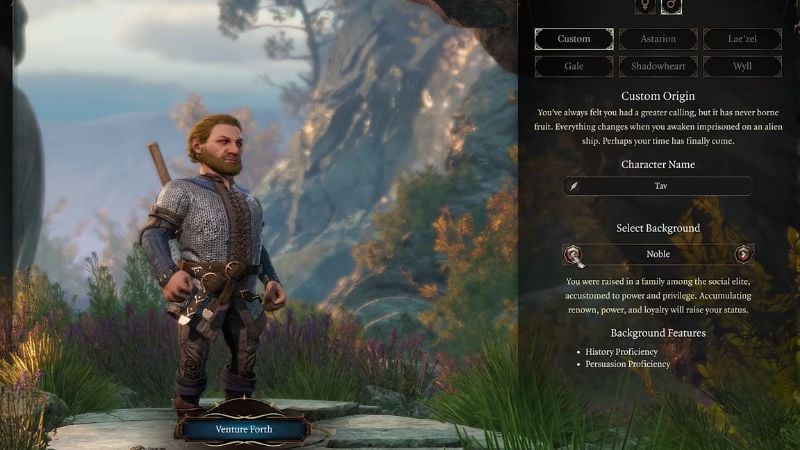
Task: Select the female symbol icon
Action: coord(644,6)
